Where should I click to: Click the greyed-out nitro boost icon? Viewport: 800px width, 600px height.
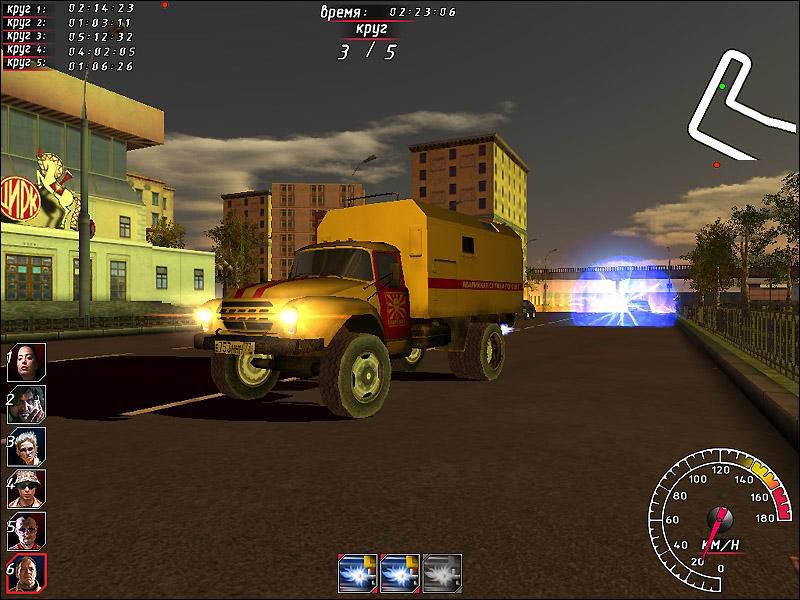click(442, 572)
